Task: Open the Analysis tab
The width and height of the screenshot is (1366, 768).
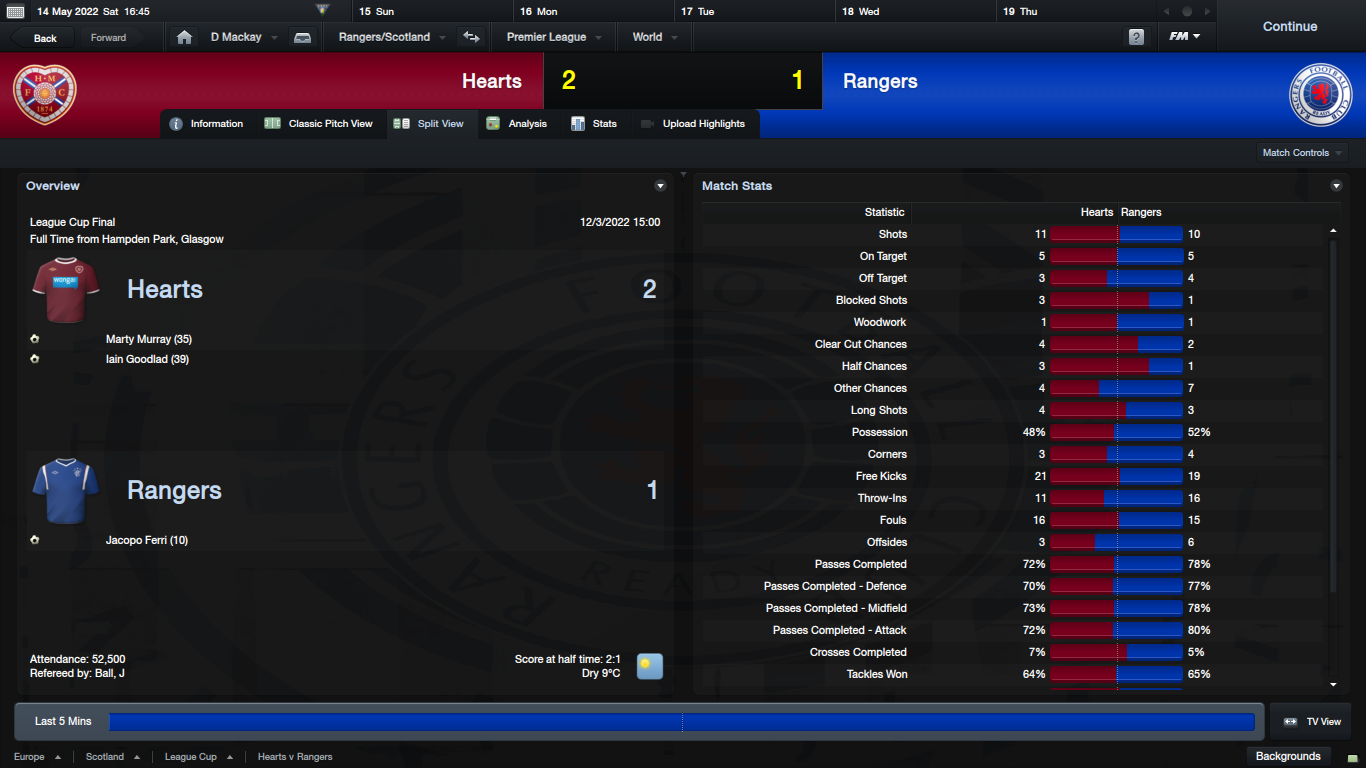Action: click(517, 124)
